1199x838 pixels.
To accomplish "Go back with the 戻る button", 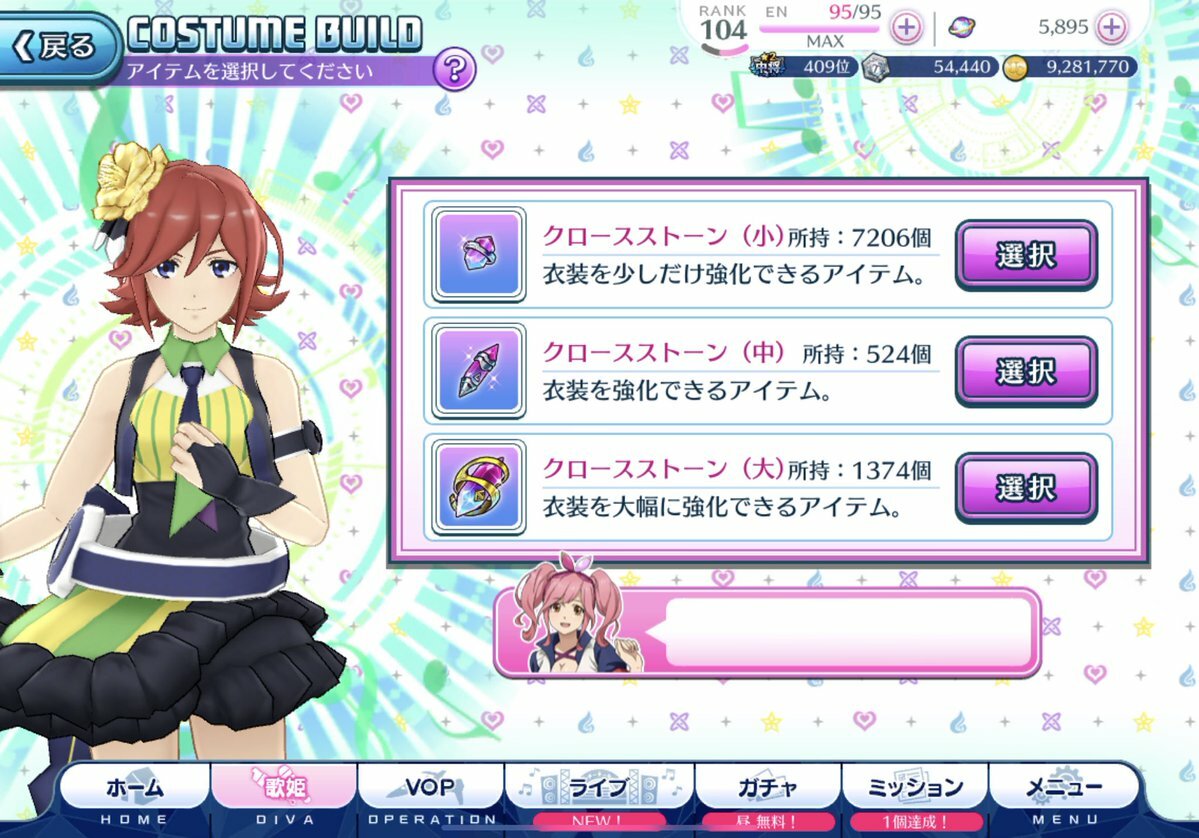I will [58, 46].
